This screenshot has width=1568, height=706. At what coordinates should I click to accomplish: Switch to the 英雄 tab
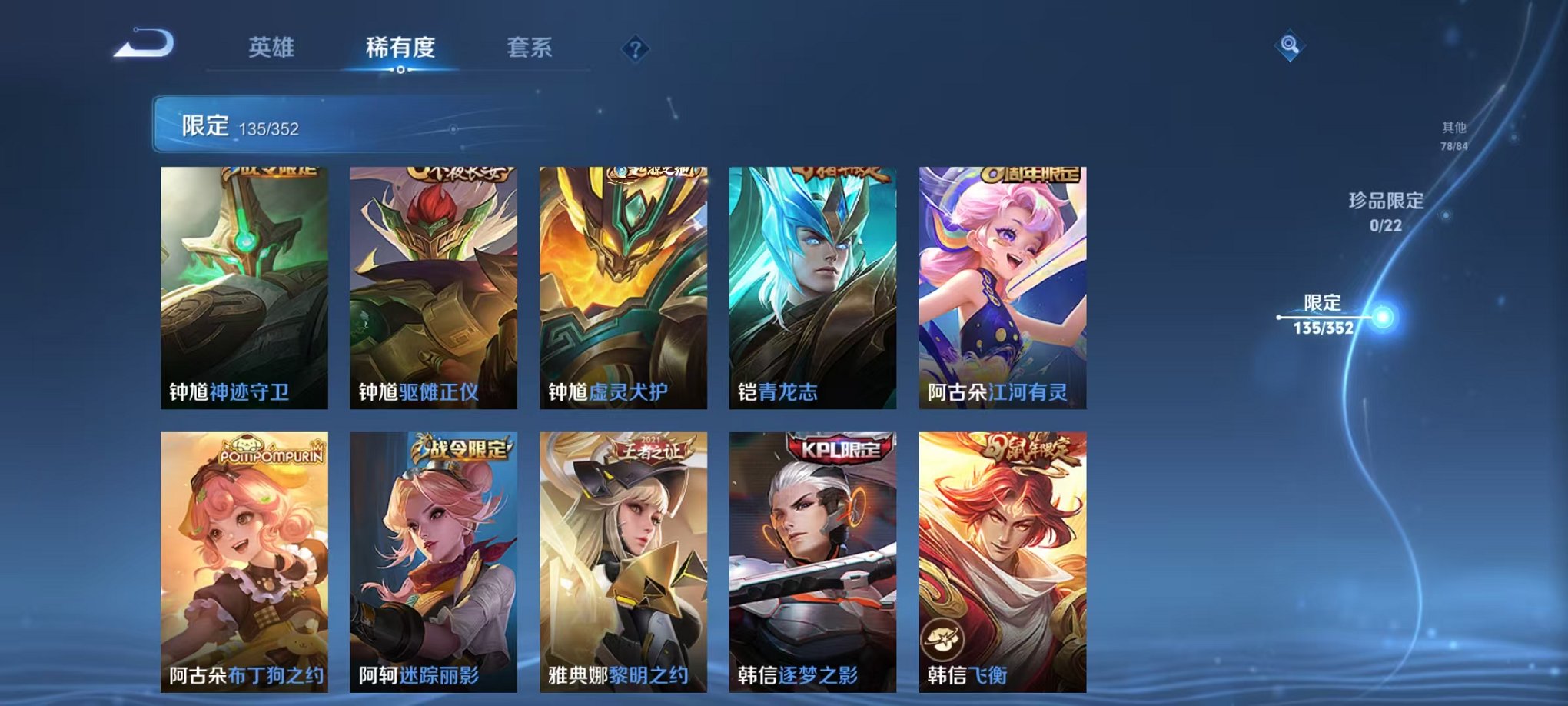271,48
